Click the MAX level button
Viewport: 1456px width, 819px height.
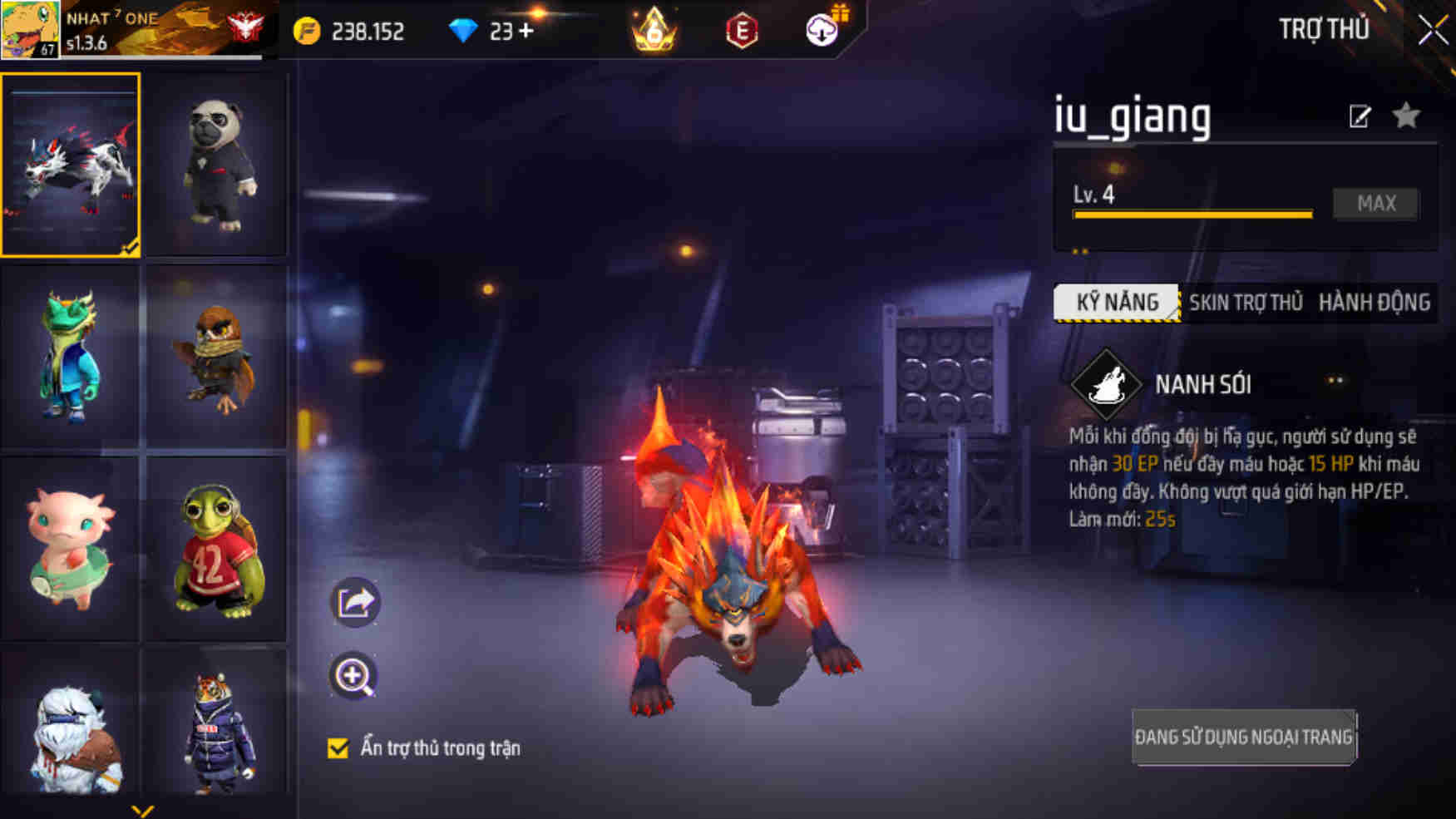[1375, 204]
